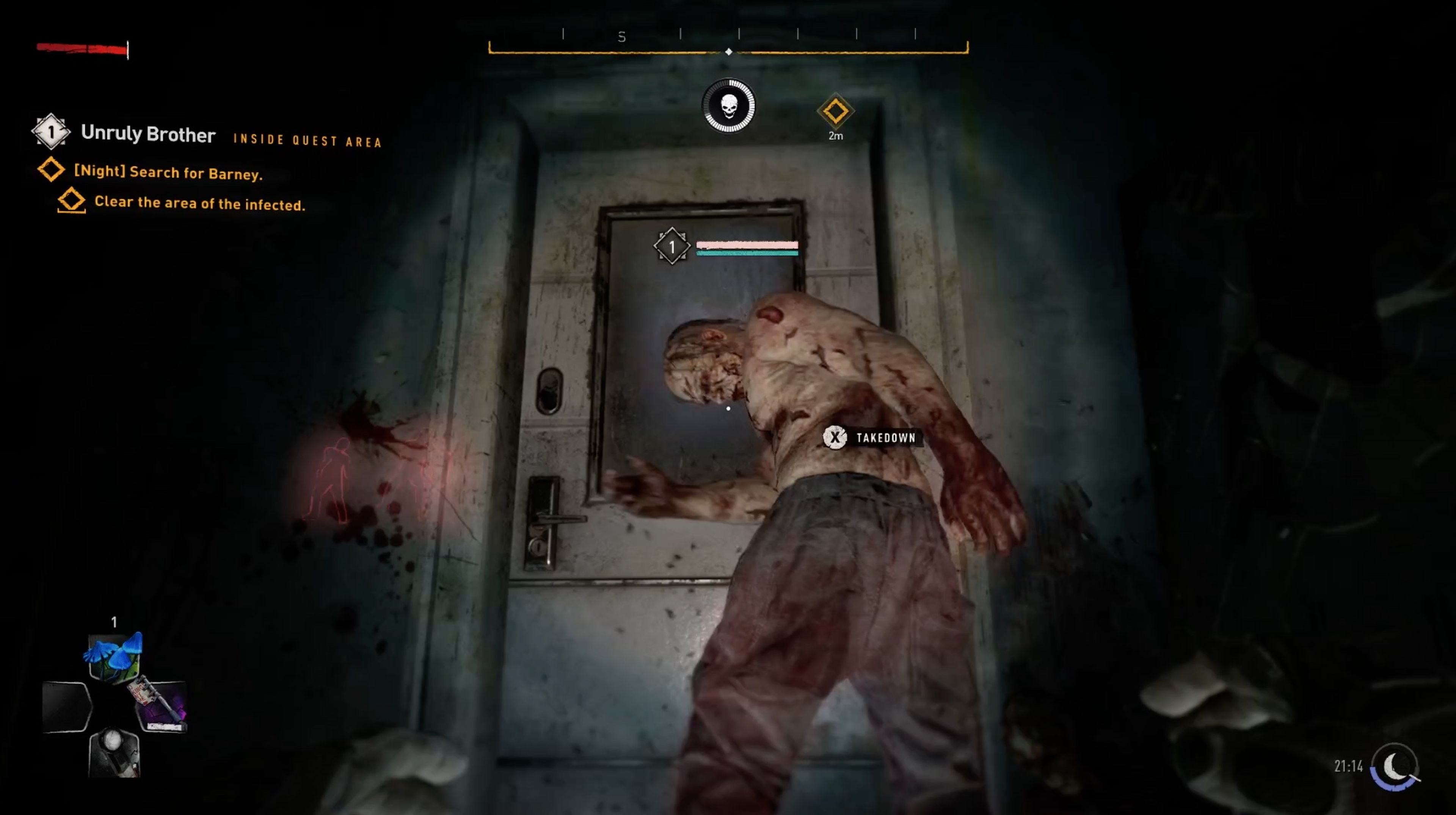This screenshot has height=815, width=1456.
Task: Select the blue mushroom consumable quick slot
Action: [x=115, y=656]
